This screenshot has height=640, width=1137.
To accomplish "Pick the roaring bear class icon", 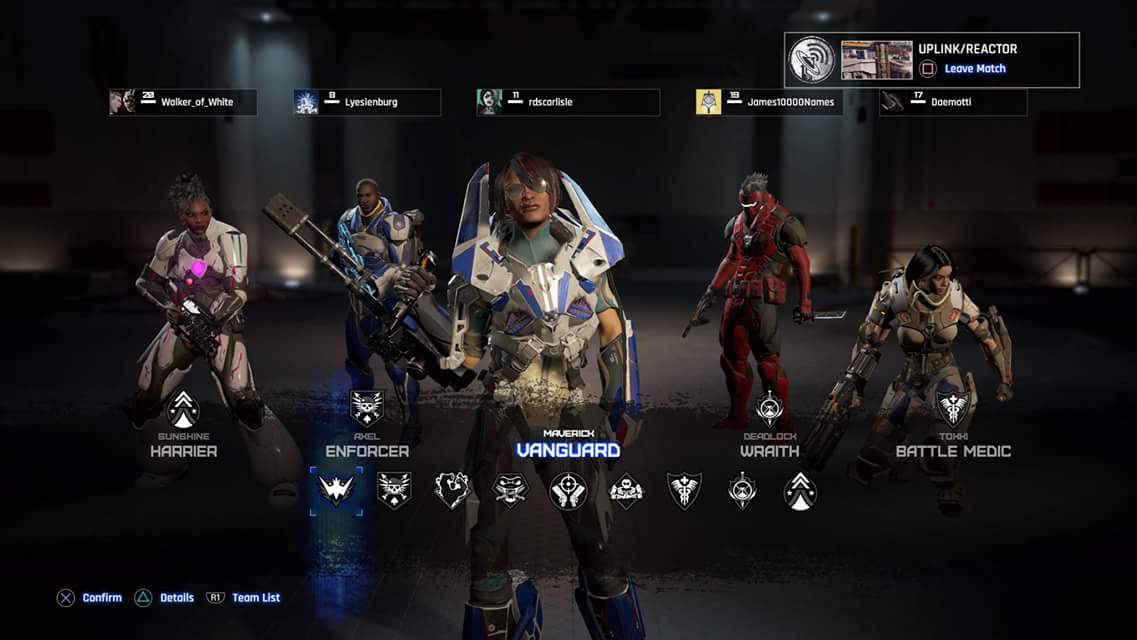I will tap(452, 490).
